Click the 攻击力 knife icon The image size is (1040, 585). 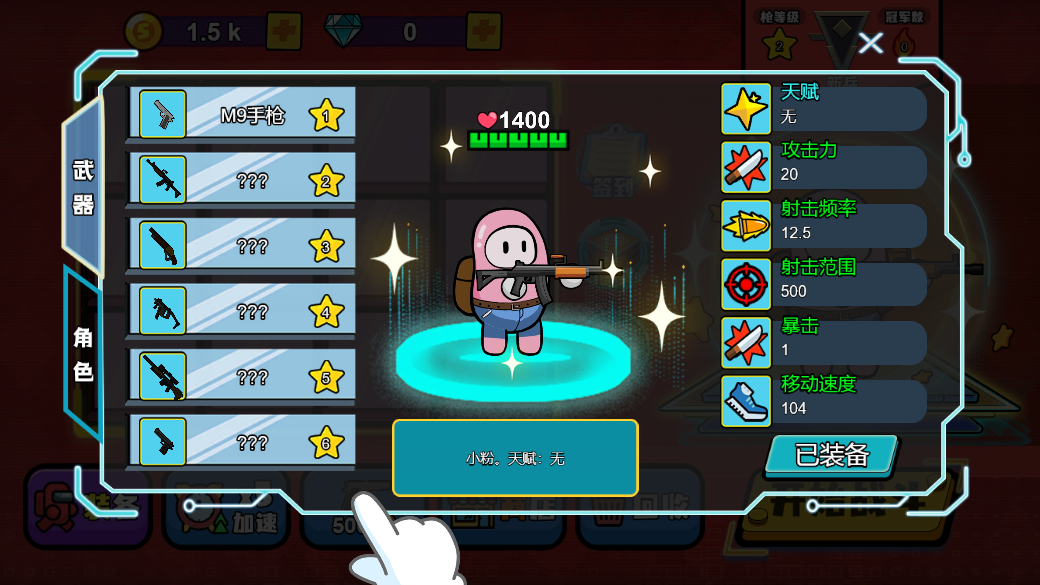tap(746, 167)
